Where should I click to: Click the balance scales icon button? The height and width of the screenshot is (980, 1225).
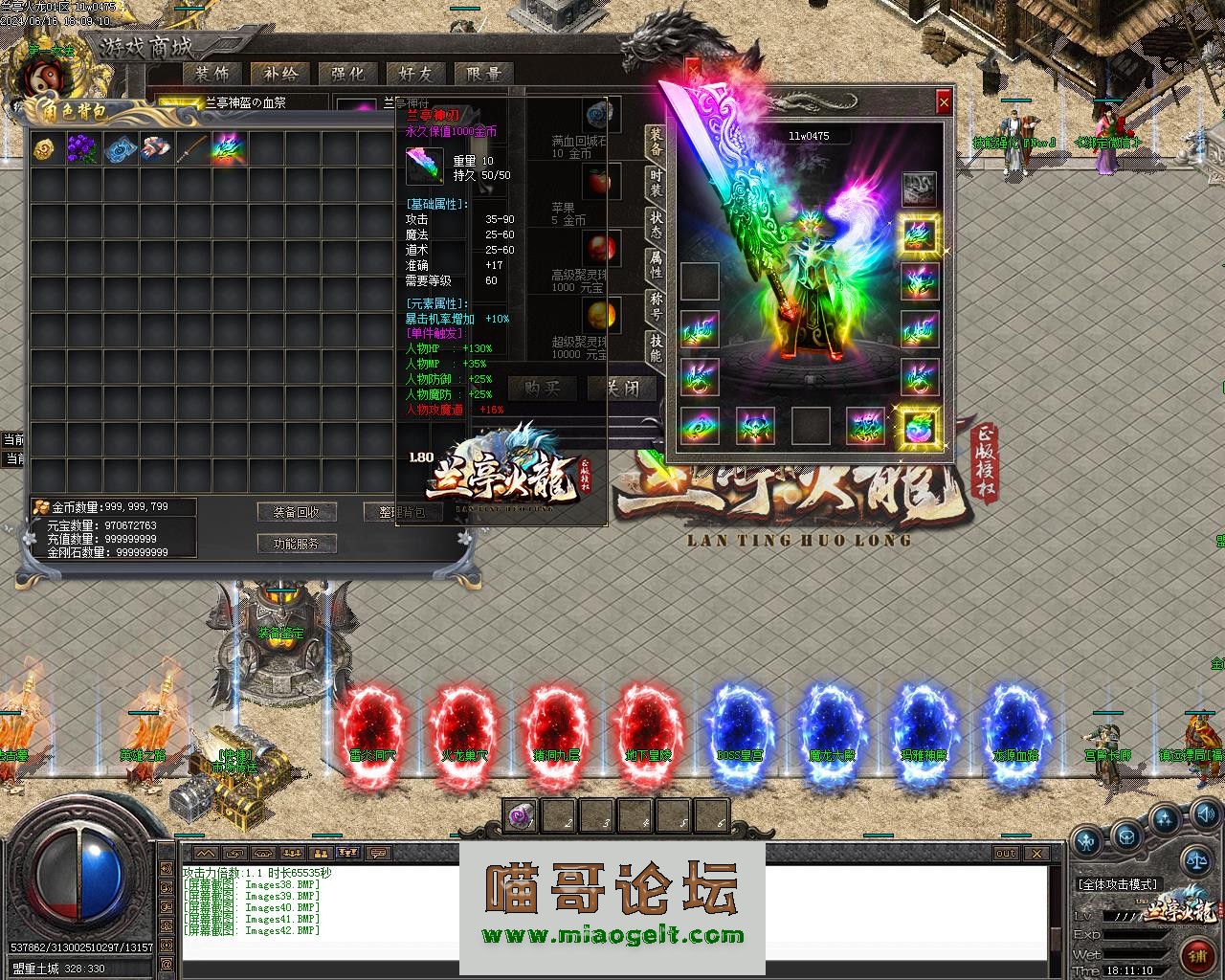pyautogui.click(x=1196, y=857)
